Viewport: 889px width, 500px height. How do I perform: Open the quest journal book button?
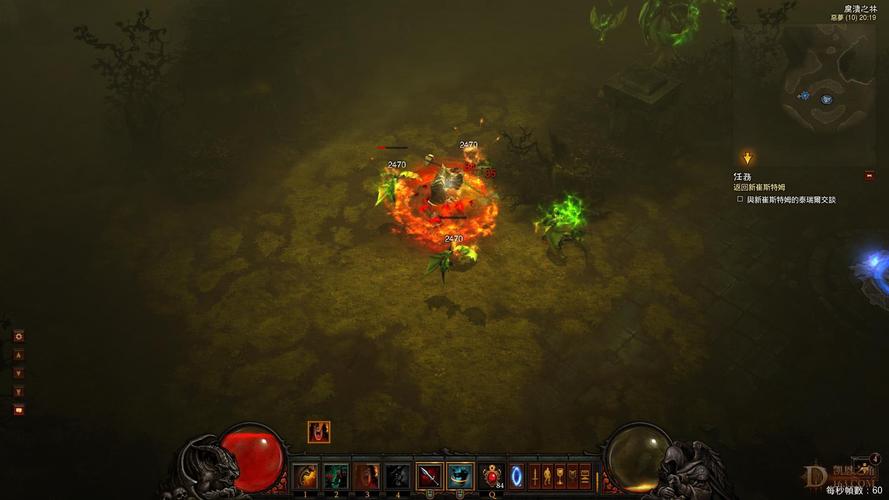click(573, 477)
